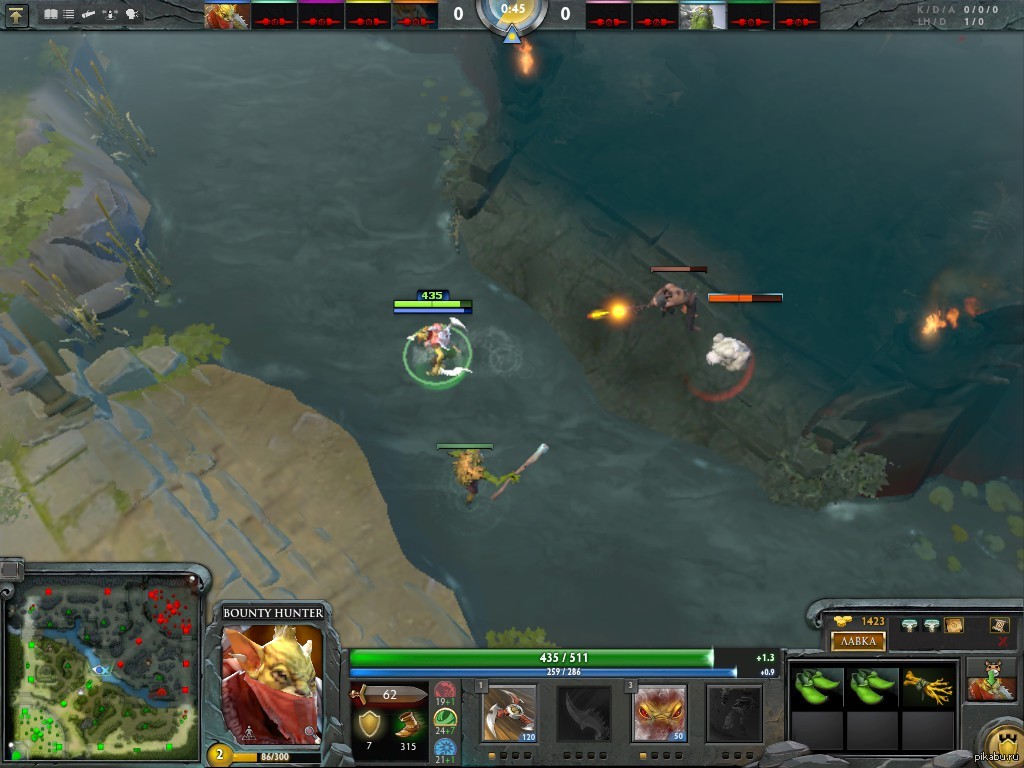The image size is (1024, 768).
Task: Select the darkened Track ultimate ability
Action: point(734,712)
